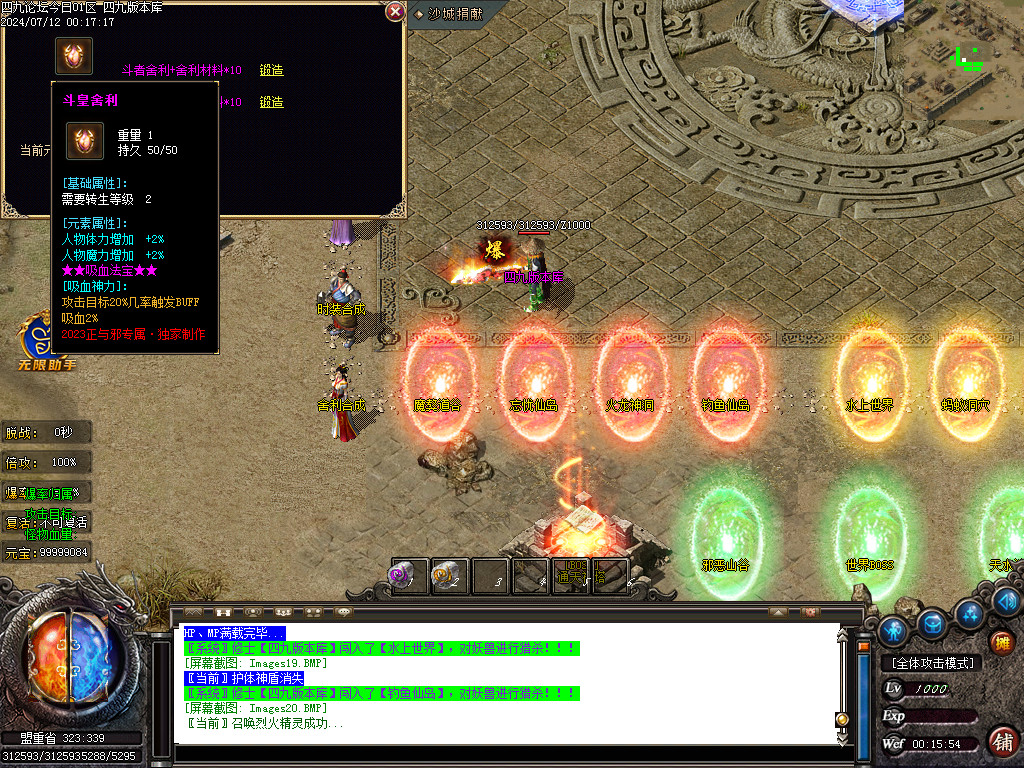This screenshot has width=1024, height=768.
Task: Close the relic forging window
Action: pyautogui.click(x=396, y=12)
